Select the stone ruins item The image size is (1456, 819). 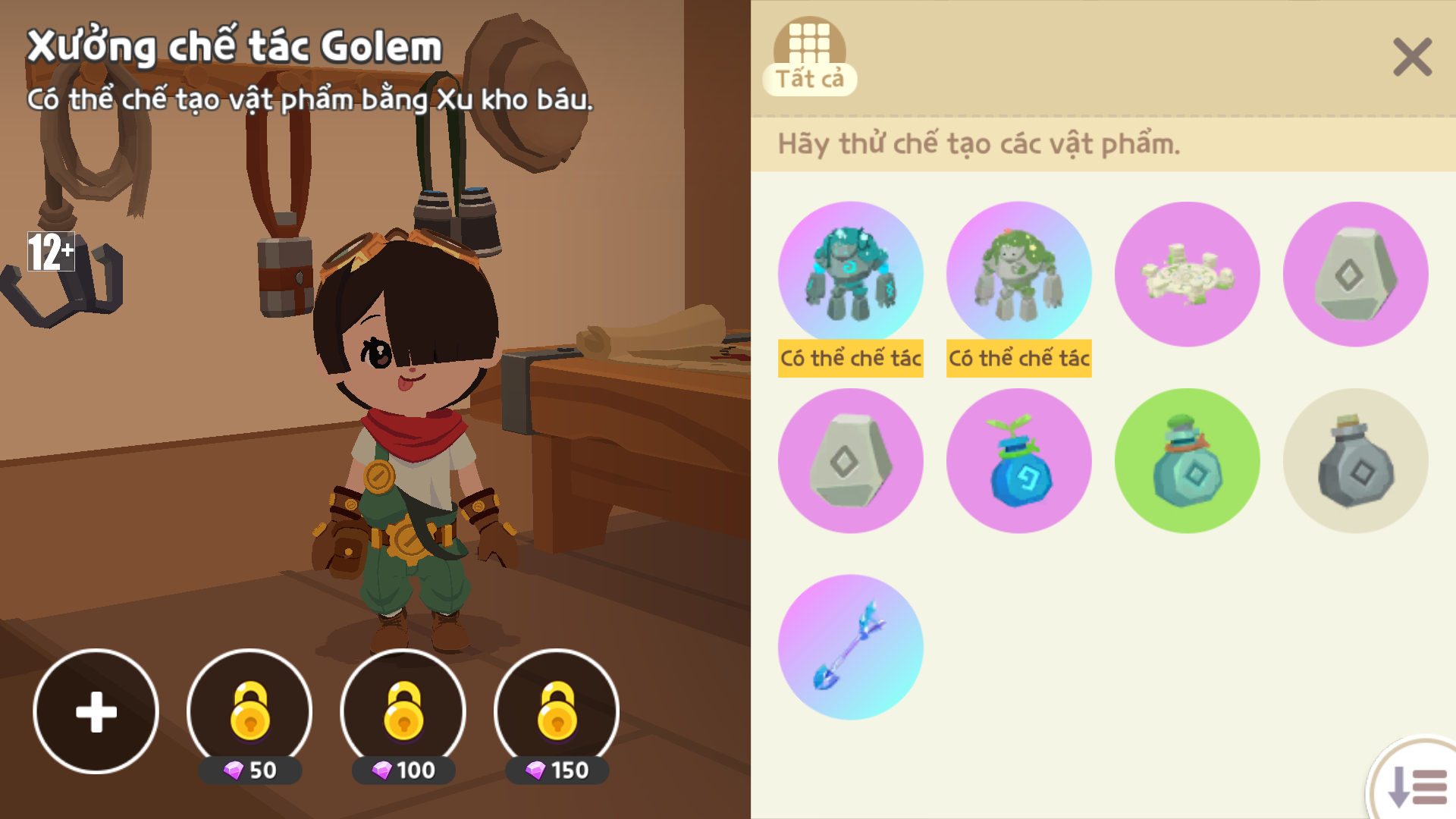tap(1187, 274)
